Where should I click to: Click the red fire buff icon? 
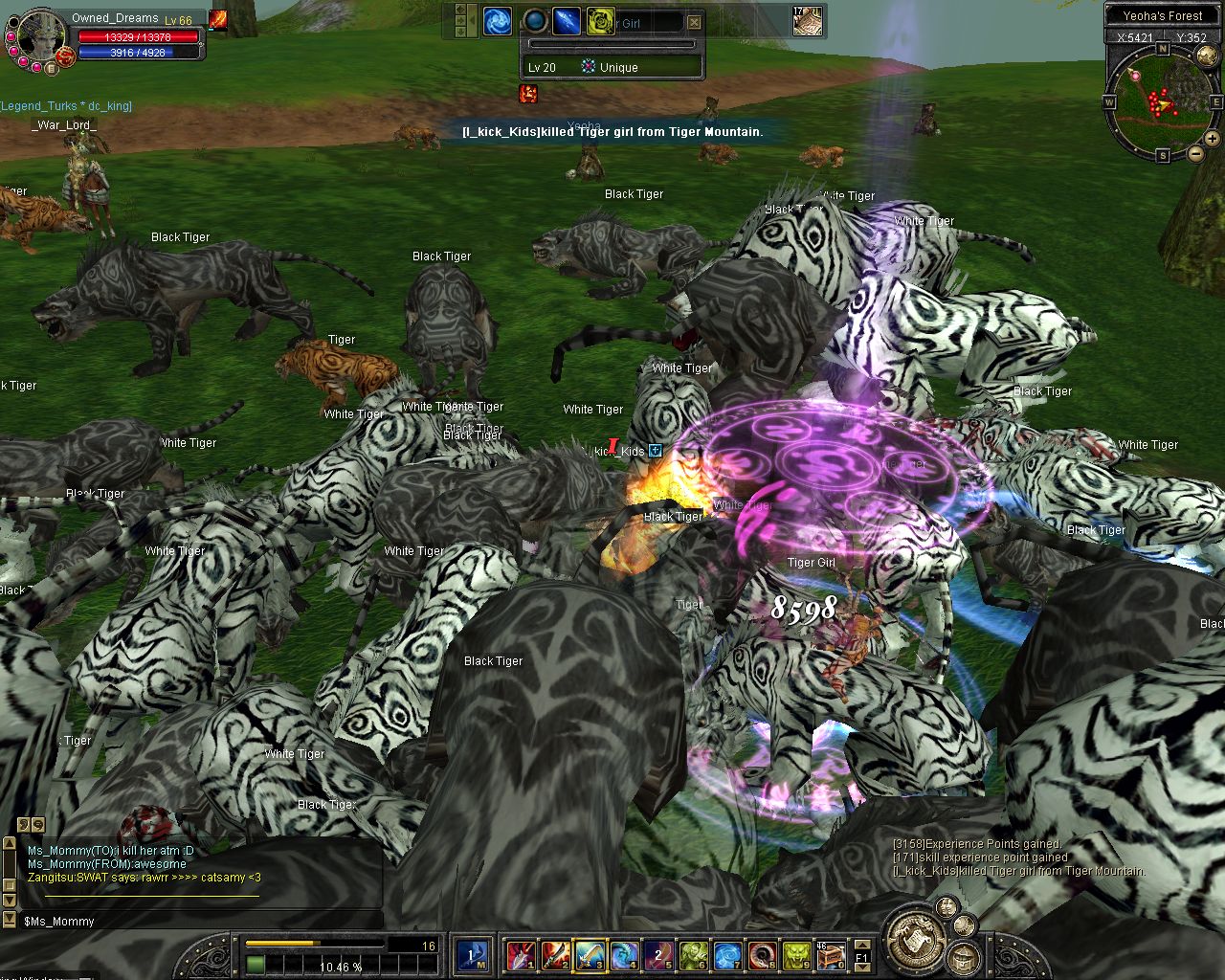(x=528, y=94)
